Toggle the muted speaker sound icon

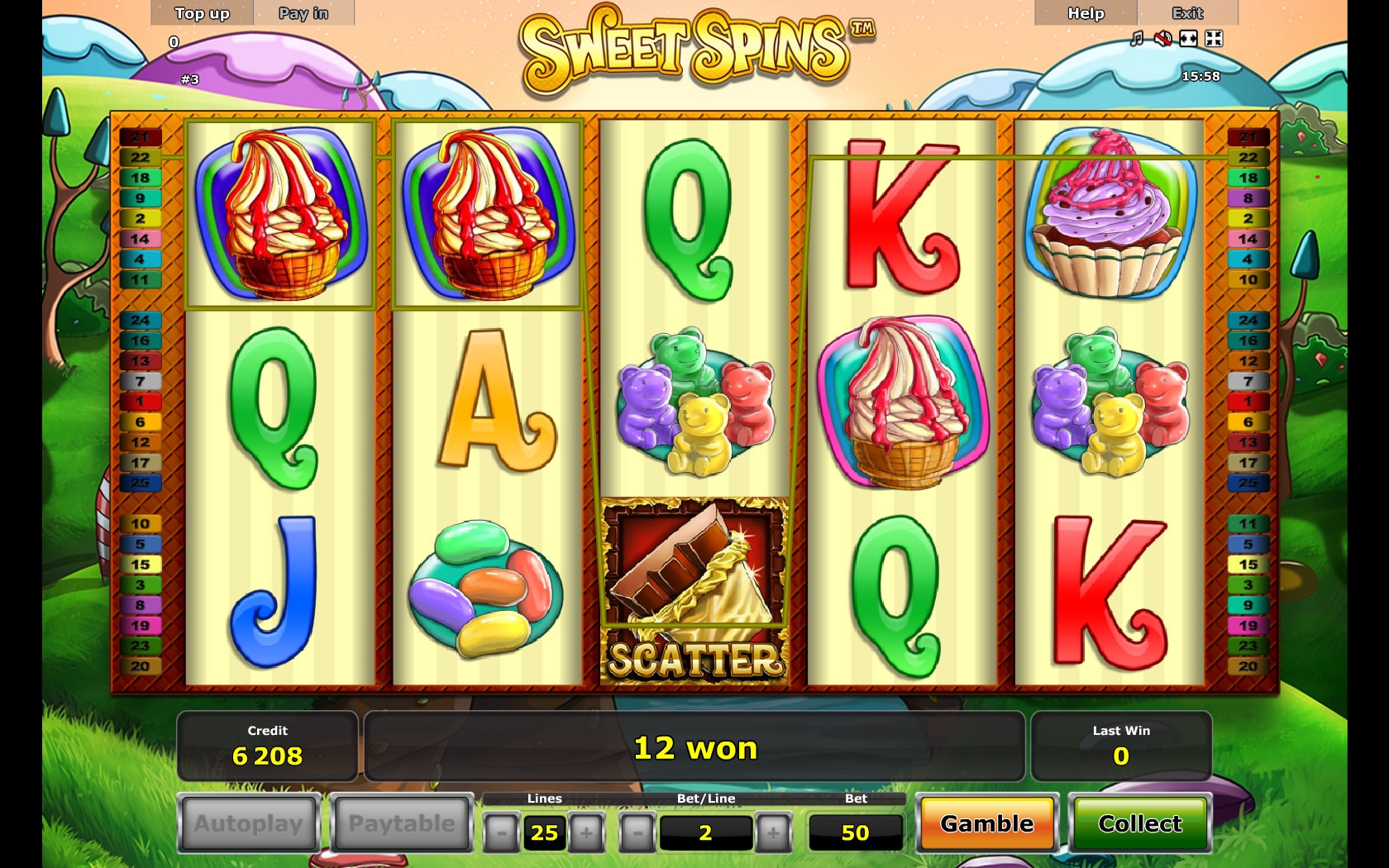1162,39
